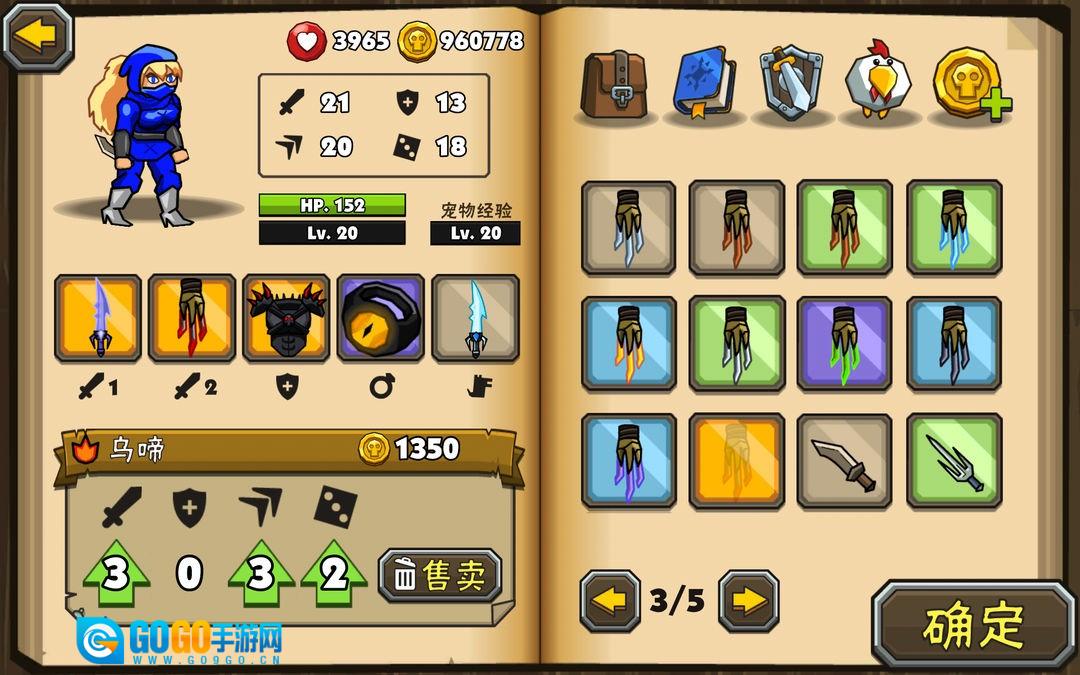Select the highlighted orange inventory slot
This screenshot has height=675, width=1080.
click(736, 461)
